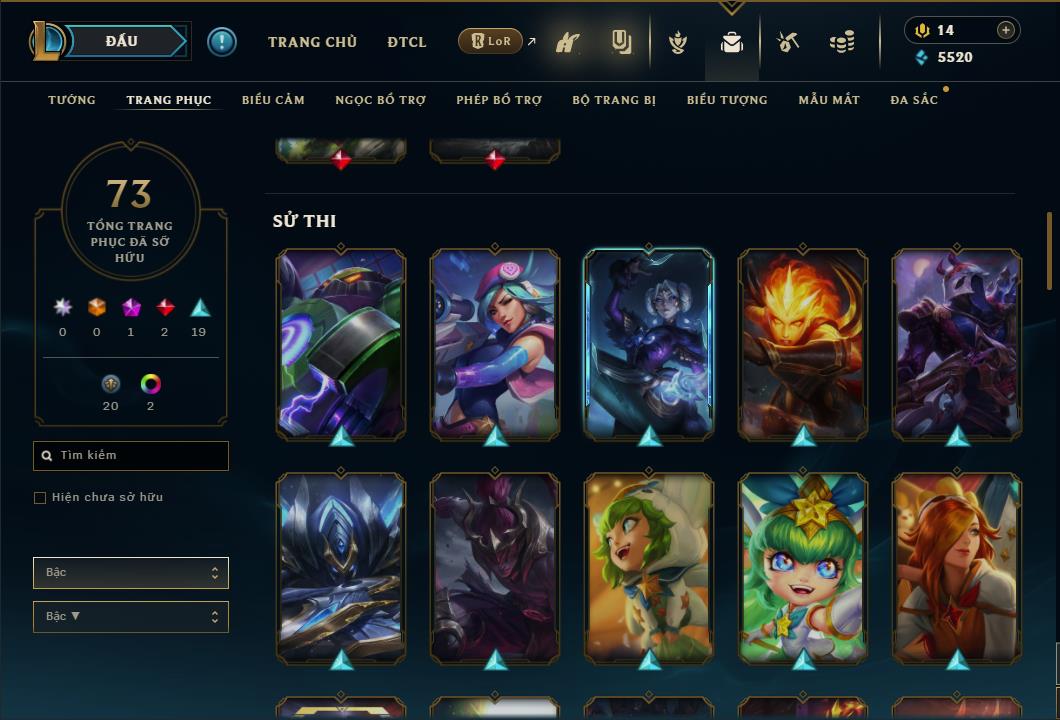Switch to the BIỂU CẢM tab
Viewport: 1060px width, 720px height.
[273, 100]
